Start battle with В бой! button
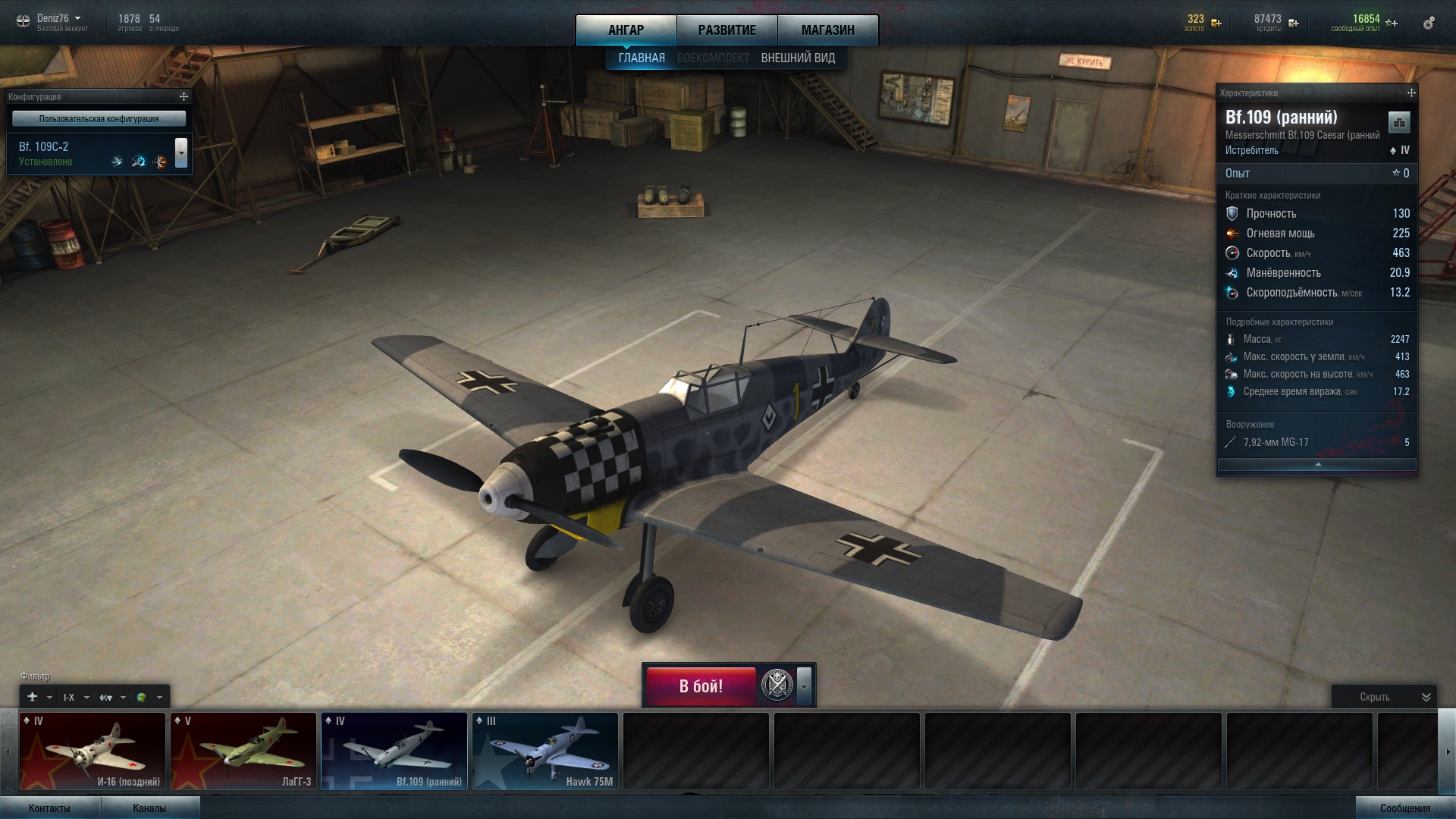 coord(701,686)
